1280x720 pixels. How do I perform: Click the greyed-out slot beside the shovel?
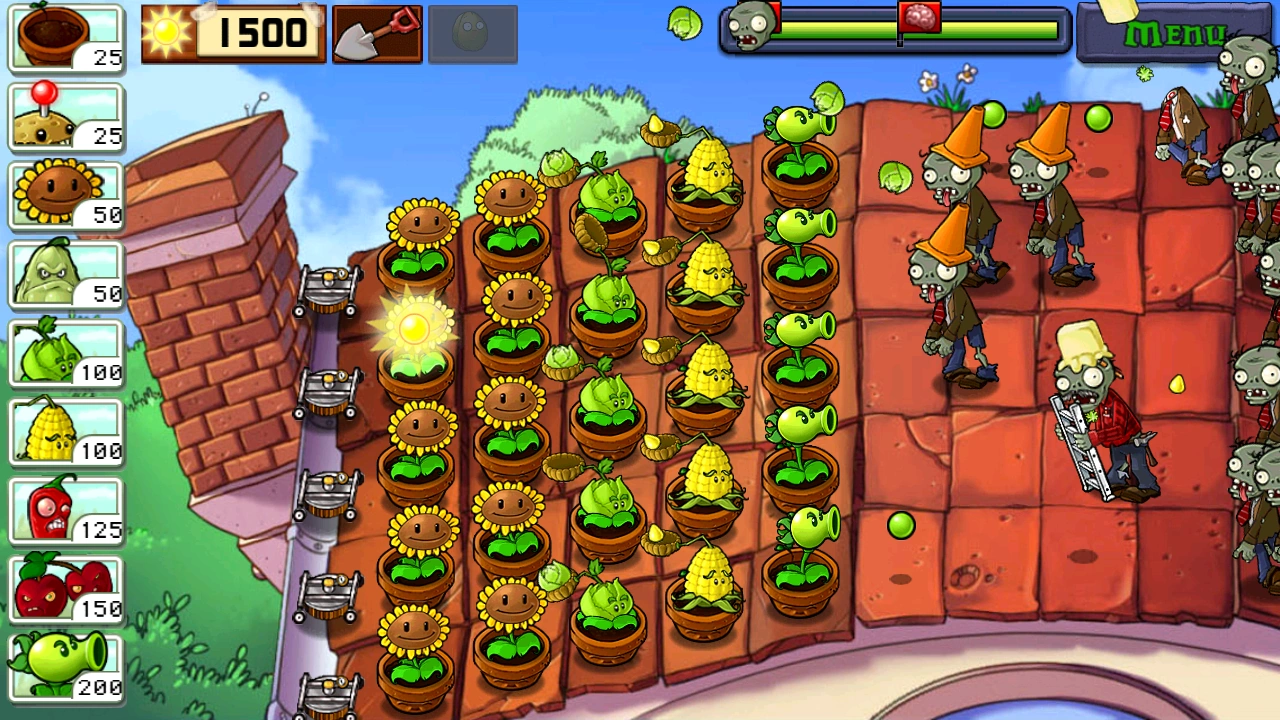tap(472, 34)
